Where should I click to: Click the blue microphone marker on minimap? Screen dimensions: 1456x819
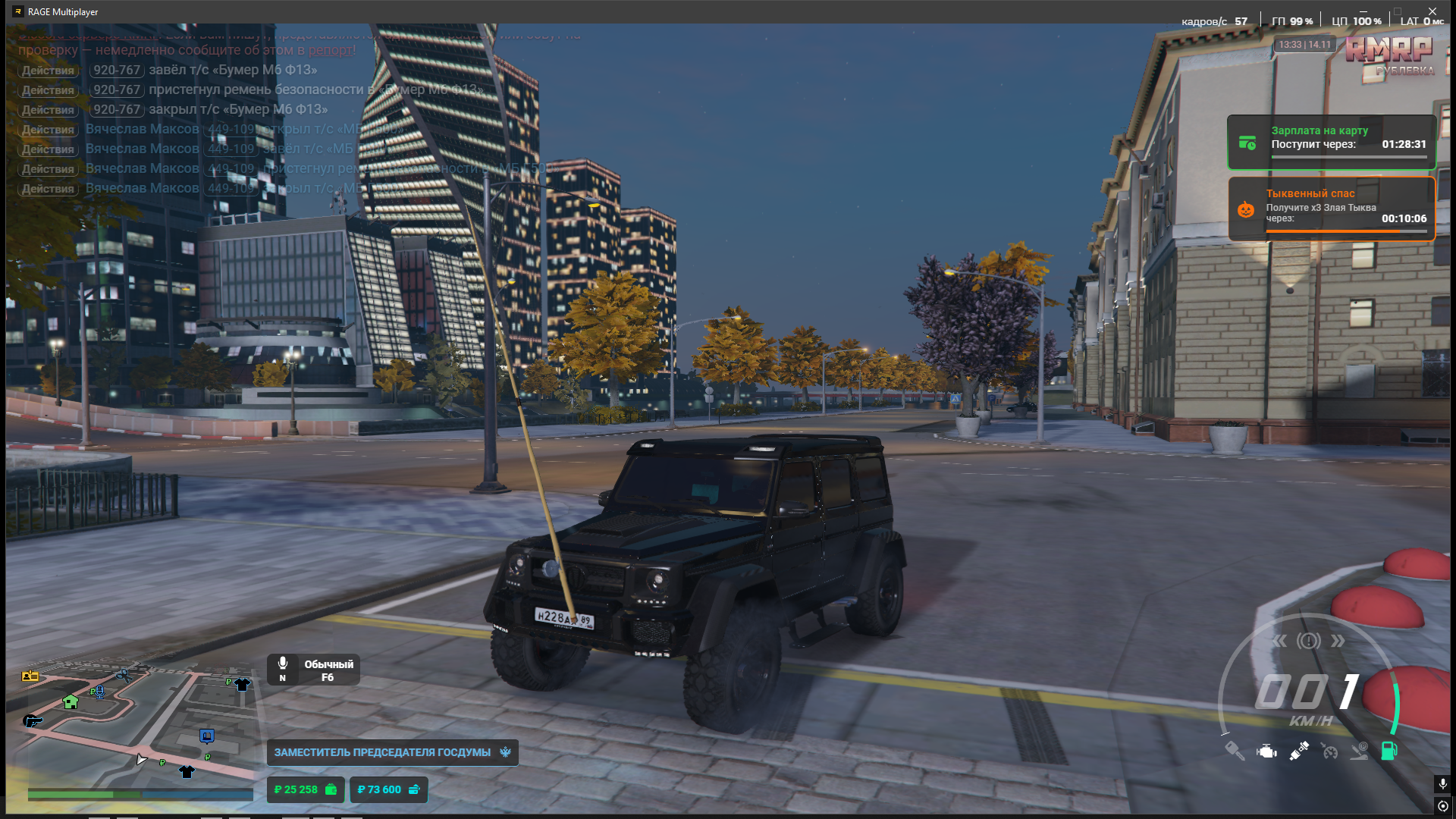[x=99, y=691]
